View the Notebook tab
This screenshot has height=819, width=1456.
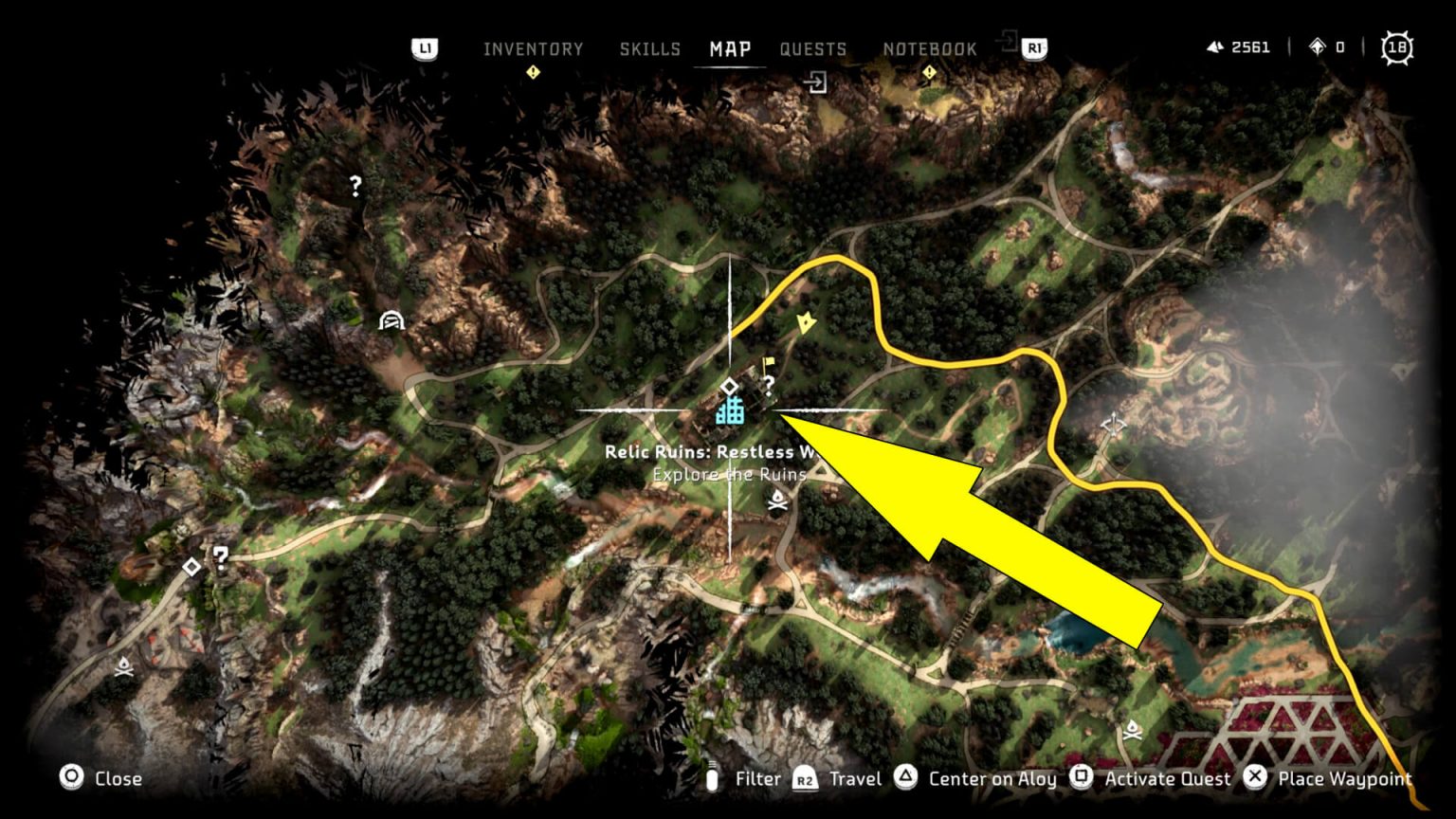point(930,48)
